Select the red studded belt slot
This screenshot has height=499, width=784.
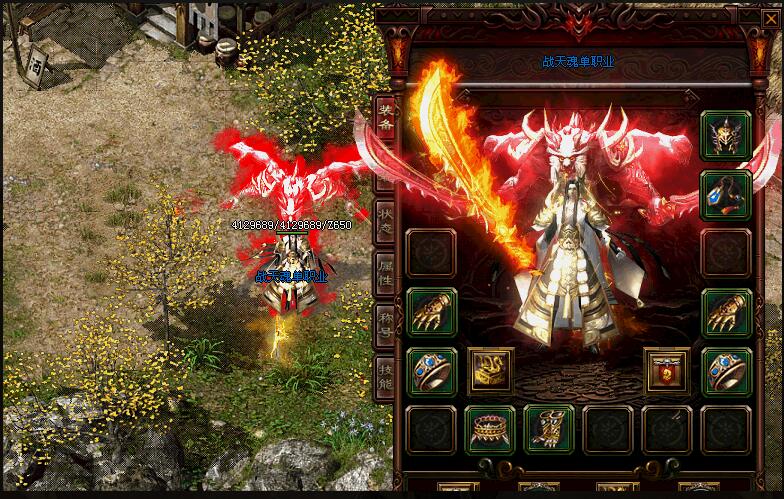pyautogui.click(x=490, y=429)
